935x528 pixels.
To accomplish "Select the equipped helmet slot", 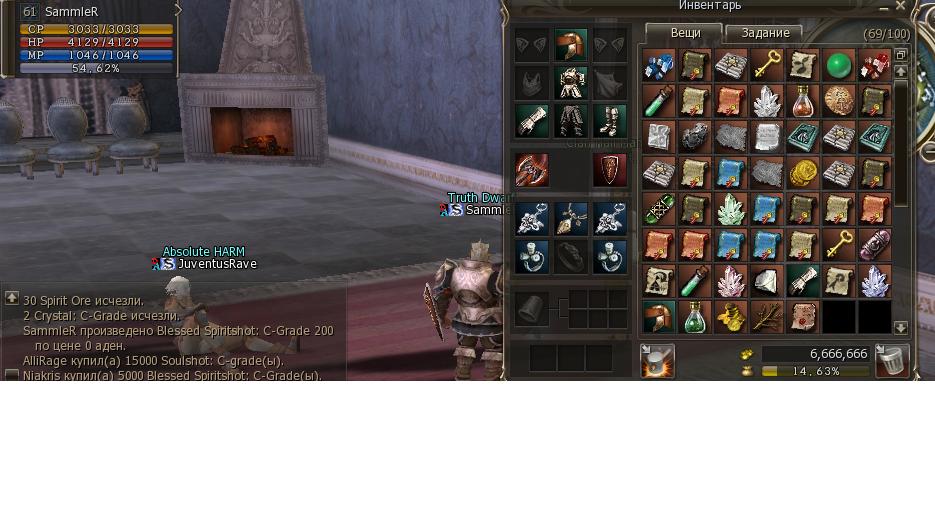I will tap(571, 45).
